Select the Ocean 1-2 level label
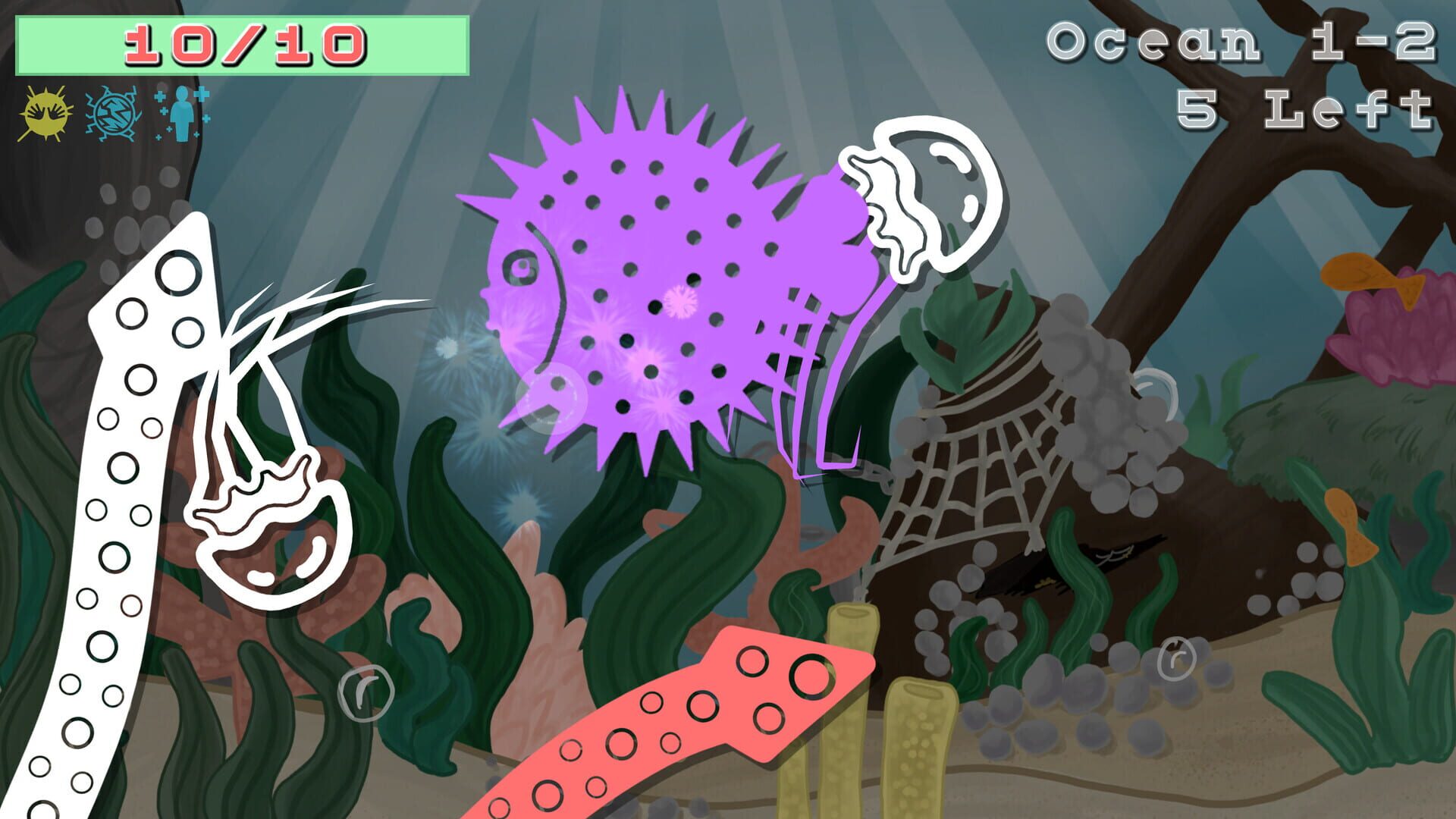This screenshot has width=1456, height=819. [x=1244, y=42]
